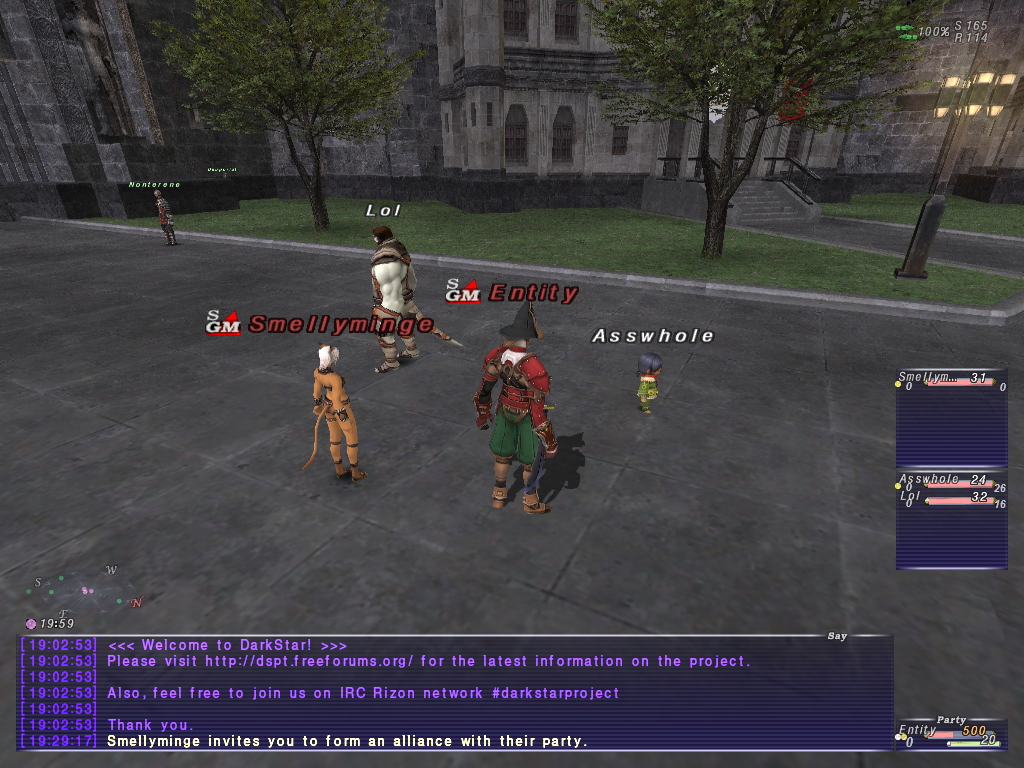1024x768 pixels.
Task: Select Smellyminge in the alliance list
Action: (925, 378)
